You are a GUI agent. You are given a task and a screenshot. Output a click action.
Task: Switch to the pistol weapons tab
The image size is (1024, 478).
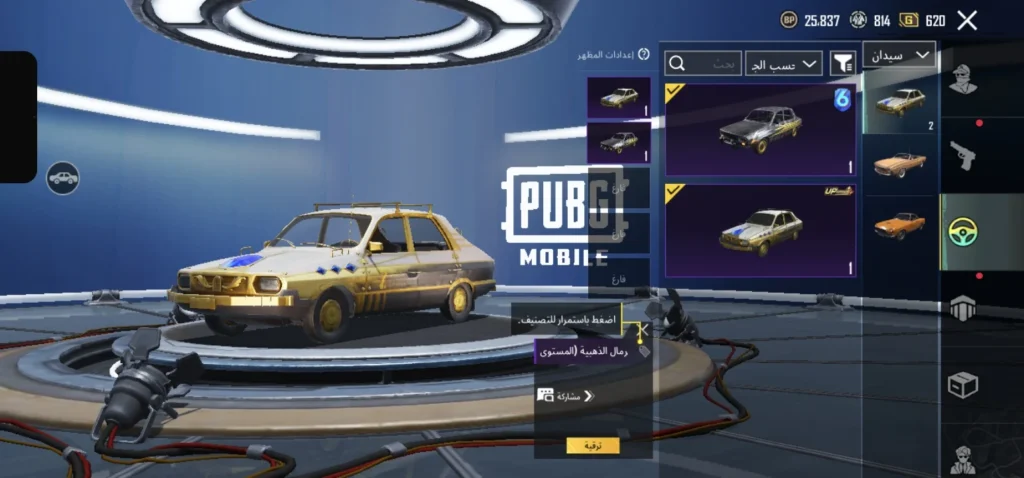tap(963, 155)
